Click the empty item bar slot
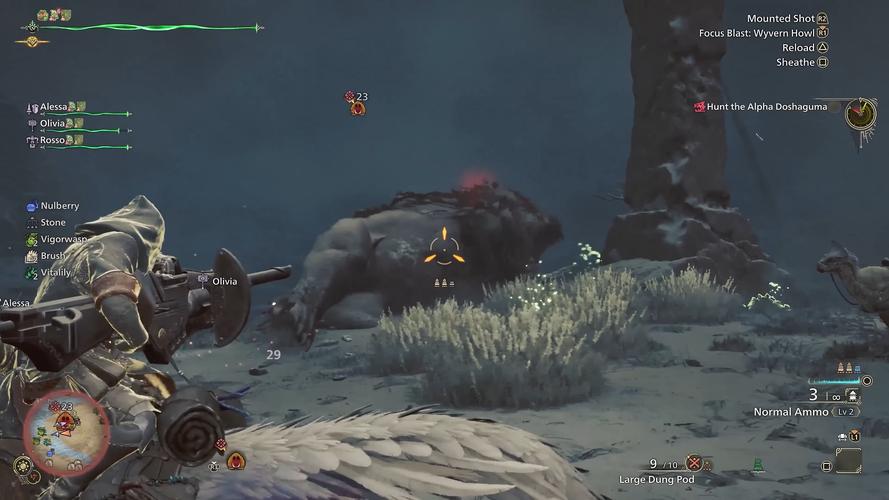 [x=848, y=460]
